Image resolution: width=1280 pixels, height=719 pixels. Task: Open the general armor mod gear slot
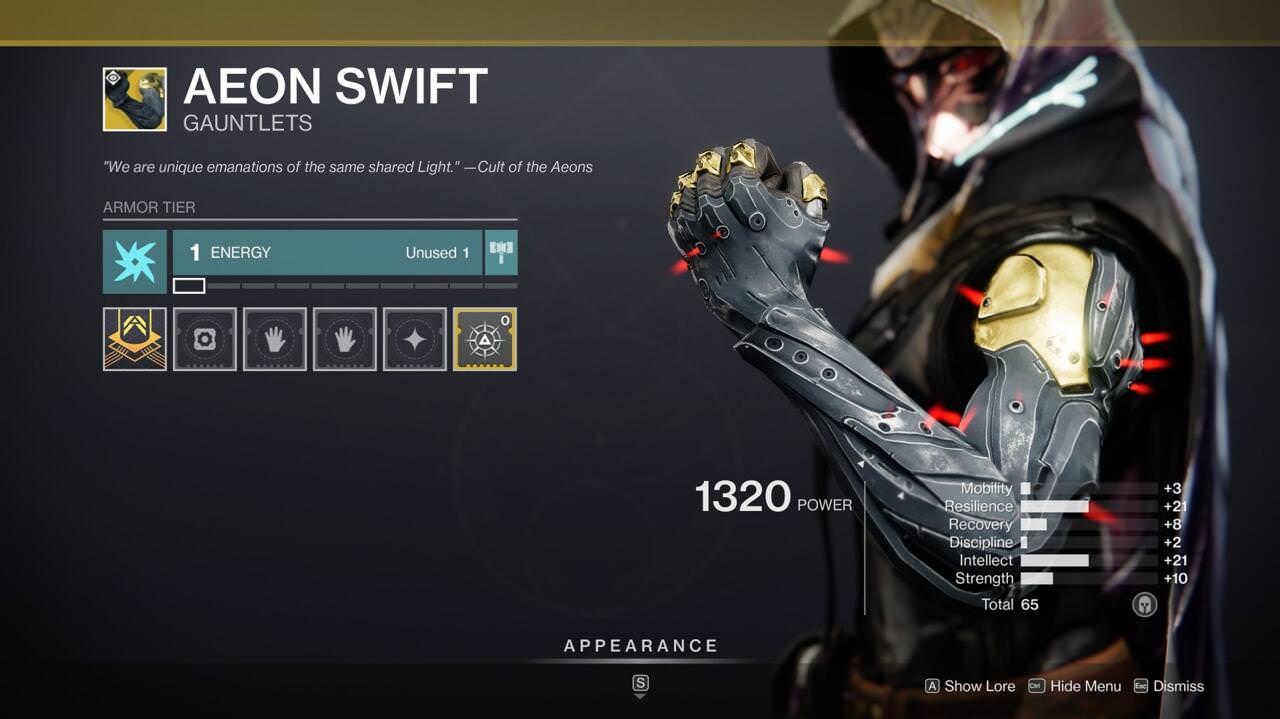click(x=205, y=339)
